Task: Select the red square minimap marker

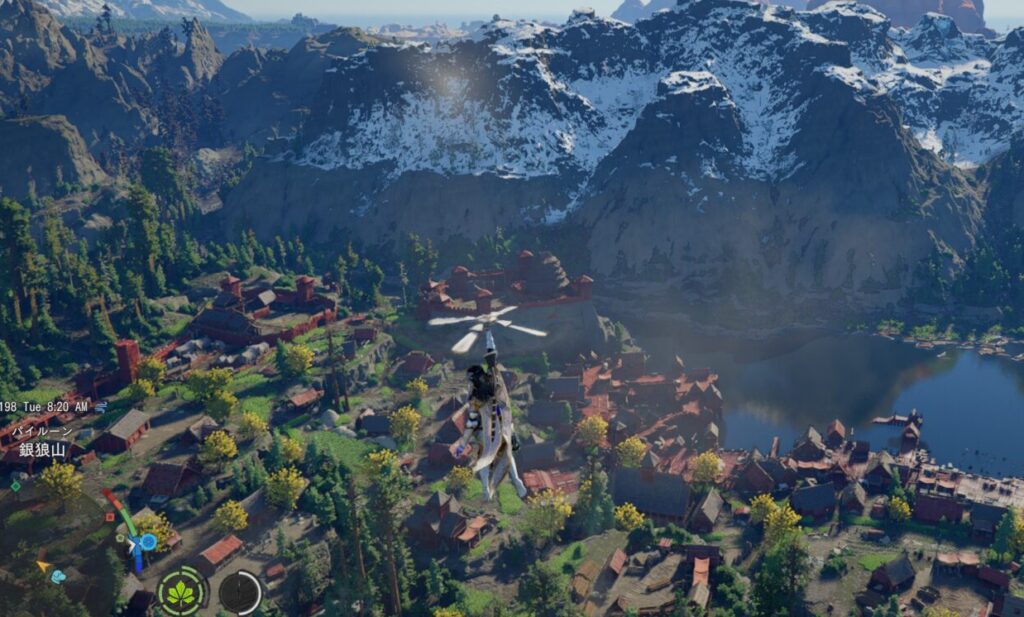Action: click(x=109, y=518)
